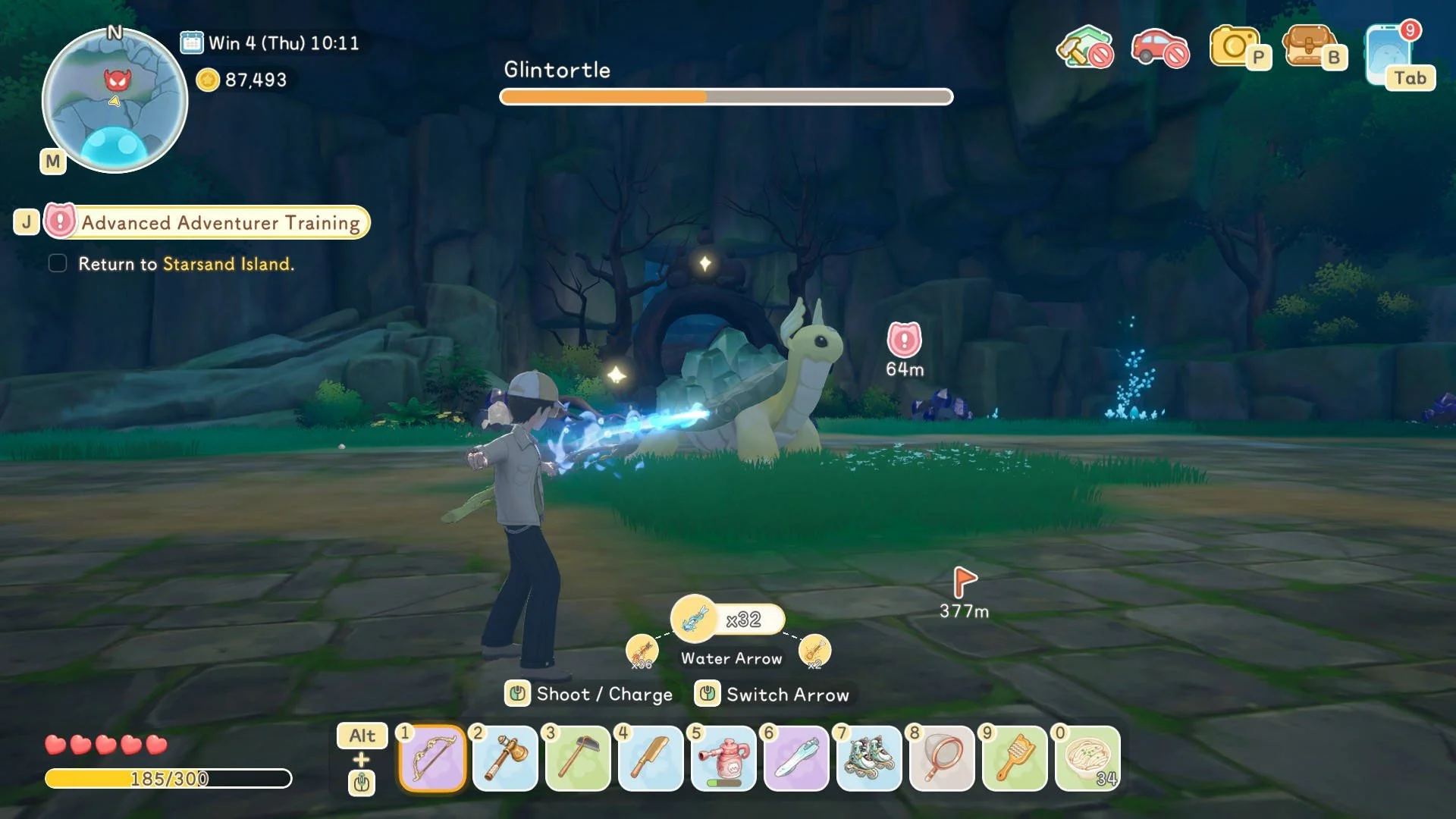The width and height of the screenshot is (1456, 819).
Task: Select the roller skates slot
Action: (x=869, y=758)
